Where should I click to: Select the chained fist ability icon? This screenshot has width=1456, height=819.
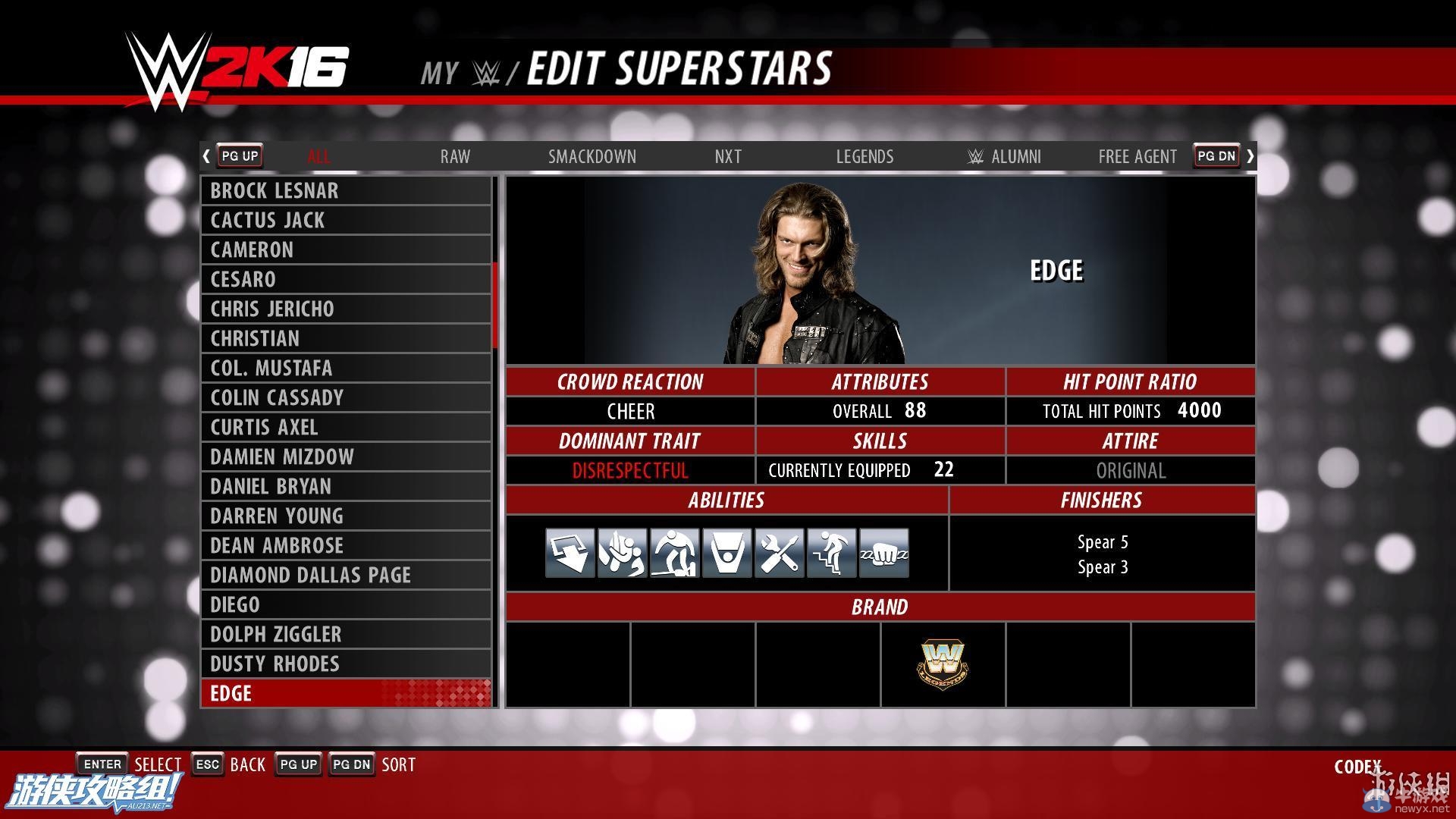[883, 553]
